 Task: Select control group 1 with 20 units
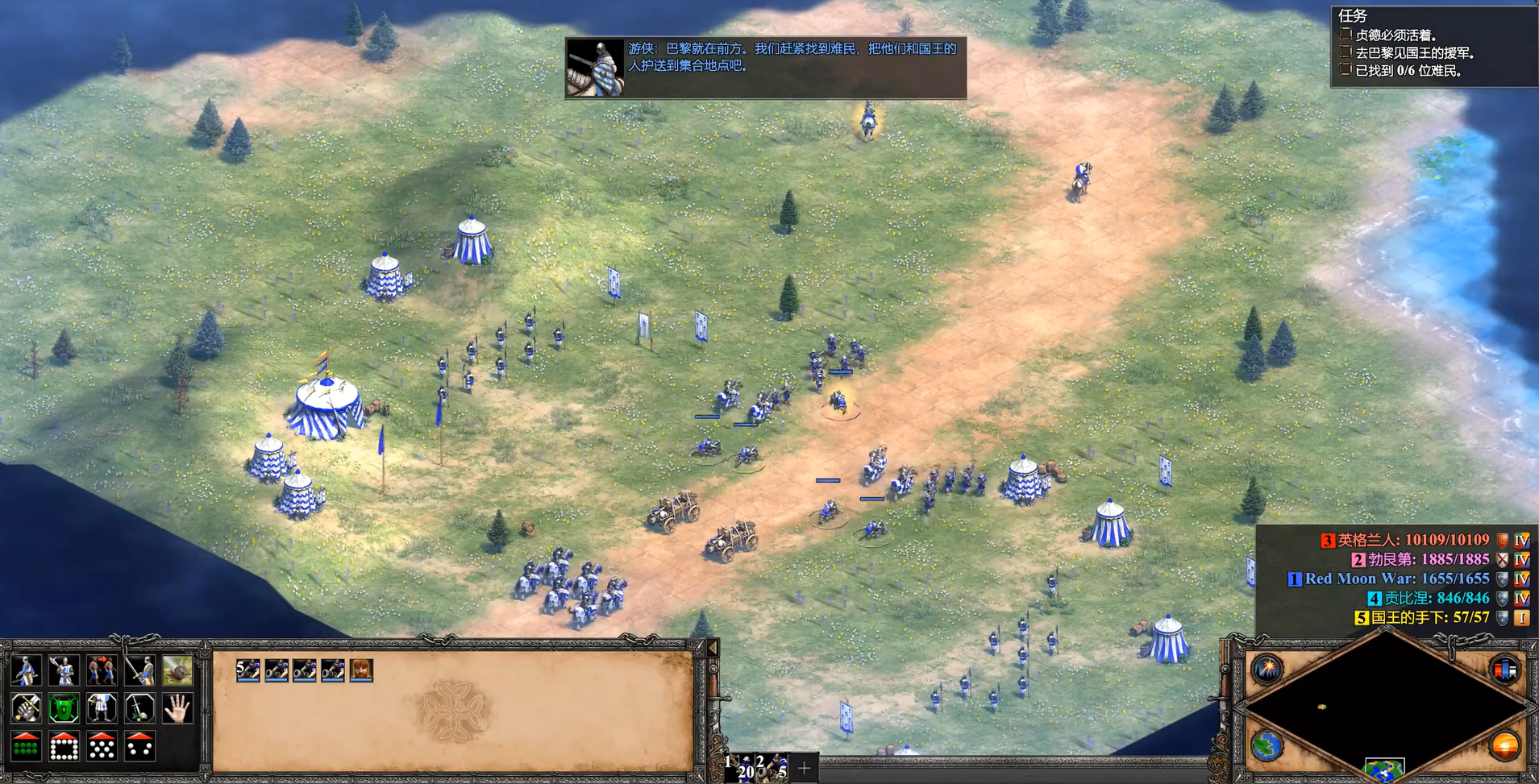coord(739,768)
